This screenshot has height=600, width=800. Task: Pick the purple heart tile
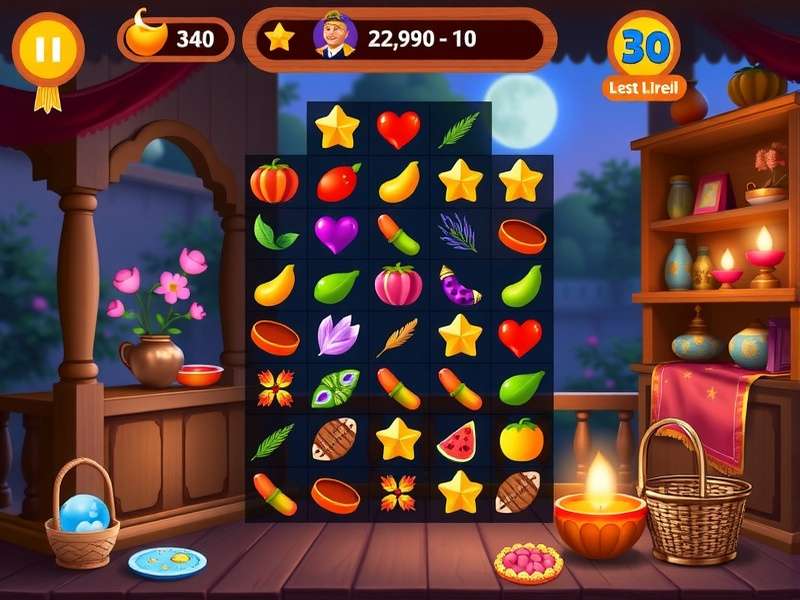(336, 234)
